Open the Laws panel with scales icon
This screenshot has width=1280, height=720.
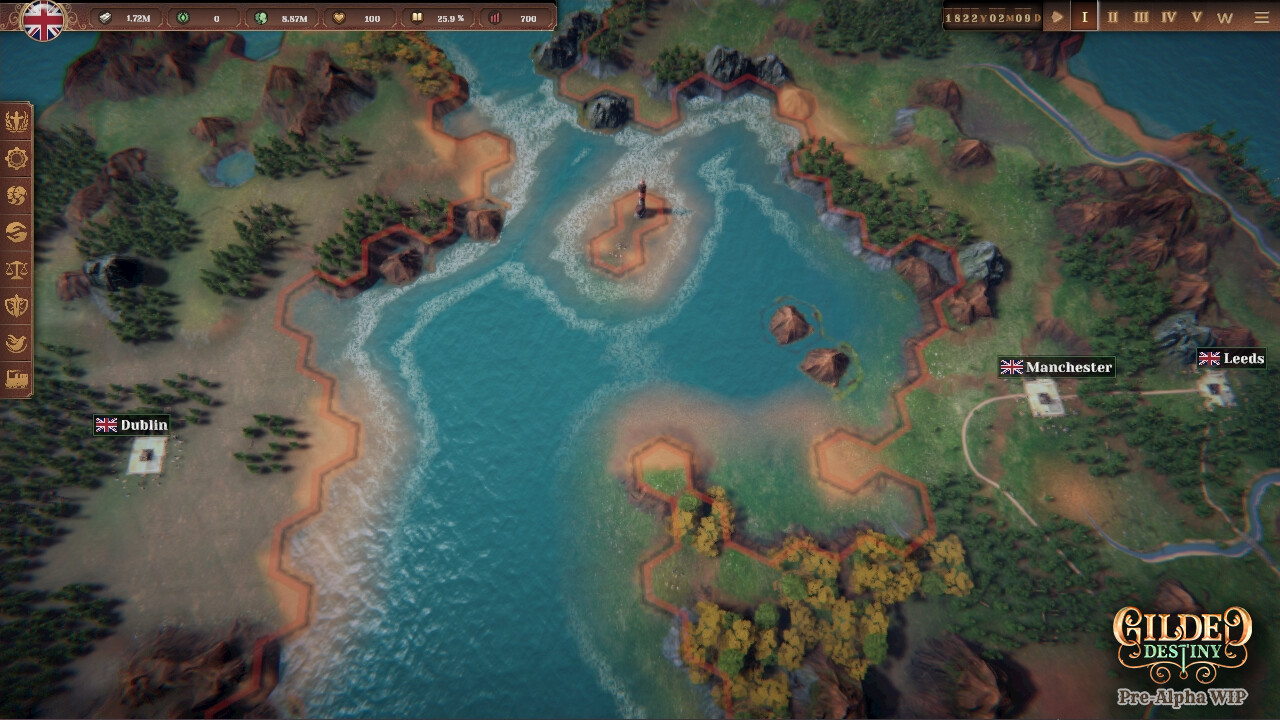point(16,268)
